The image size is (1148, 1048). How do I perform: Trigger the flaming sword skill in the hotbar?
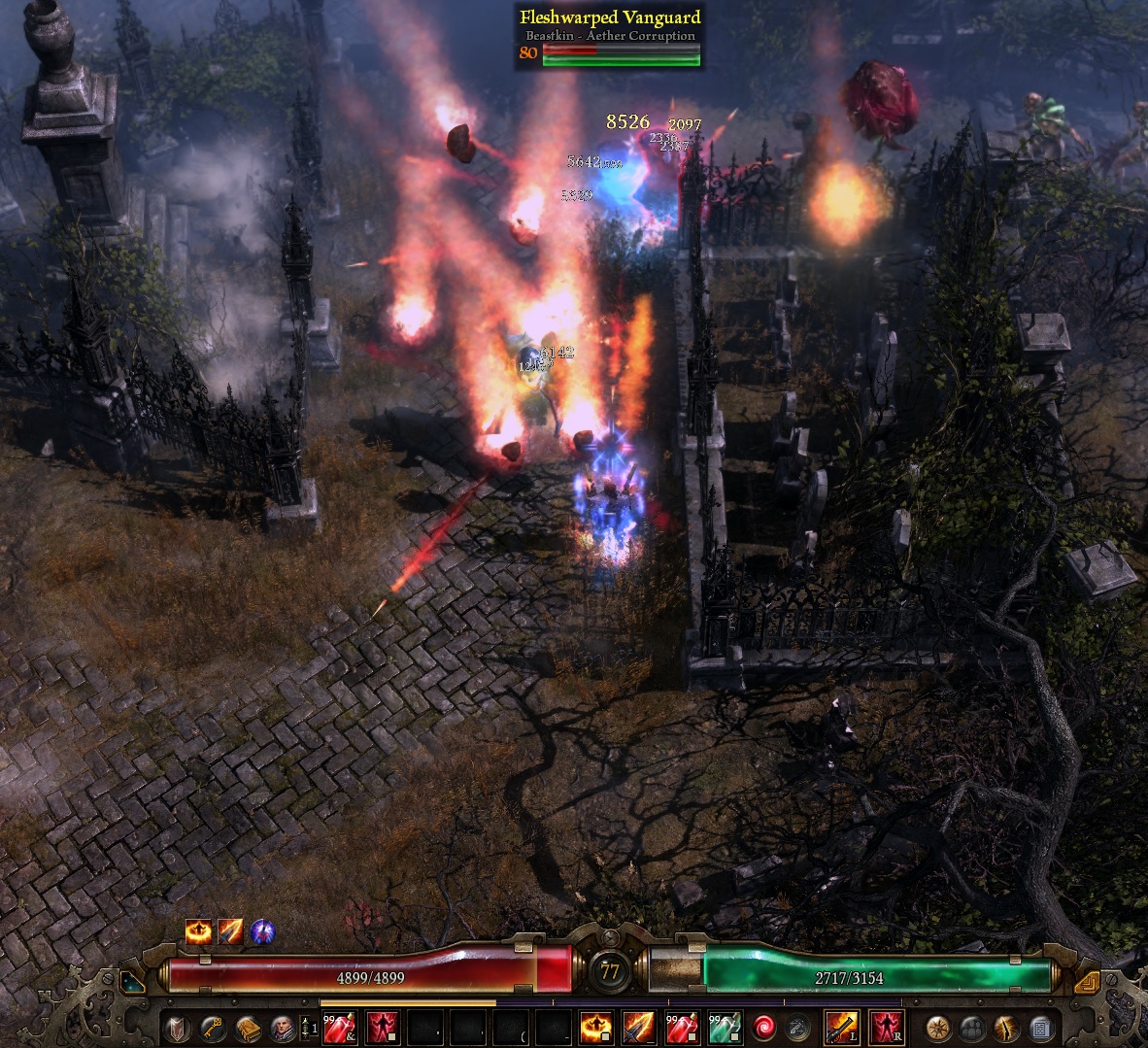pos(638,1027)
